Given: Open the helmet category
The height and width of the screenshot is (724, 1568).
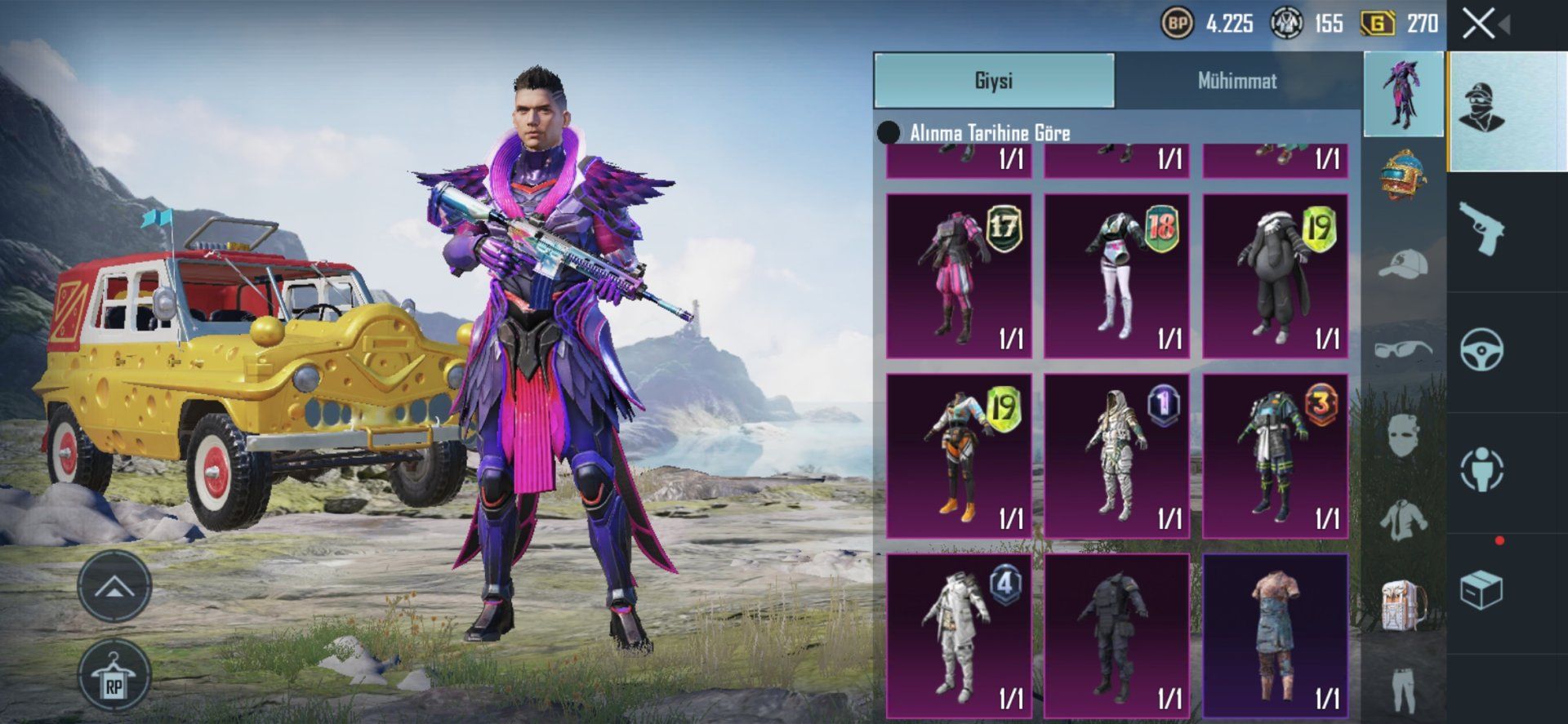Looking at the screenshot, I should coord(1404,174).
